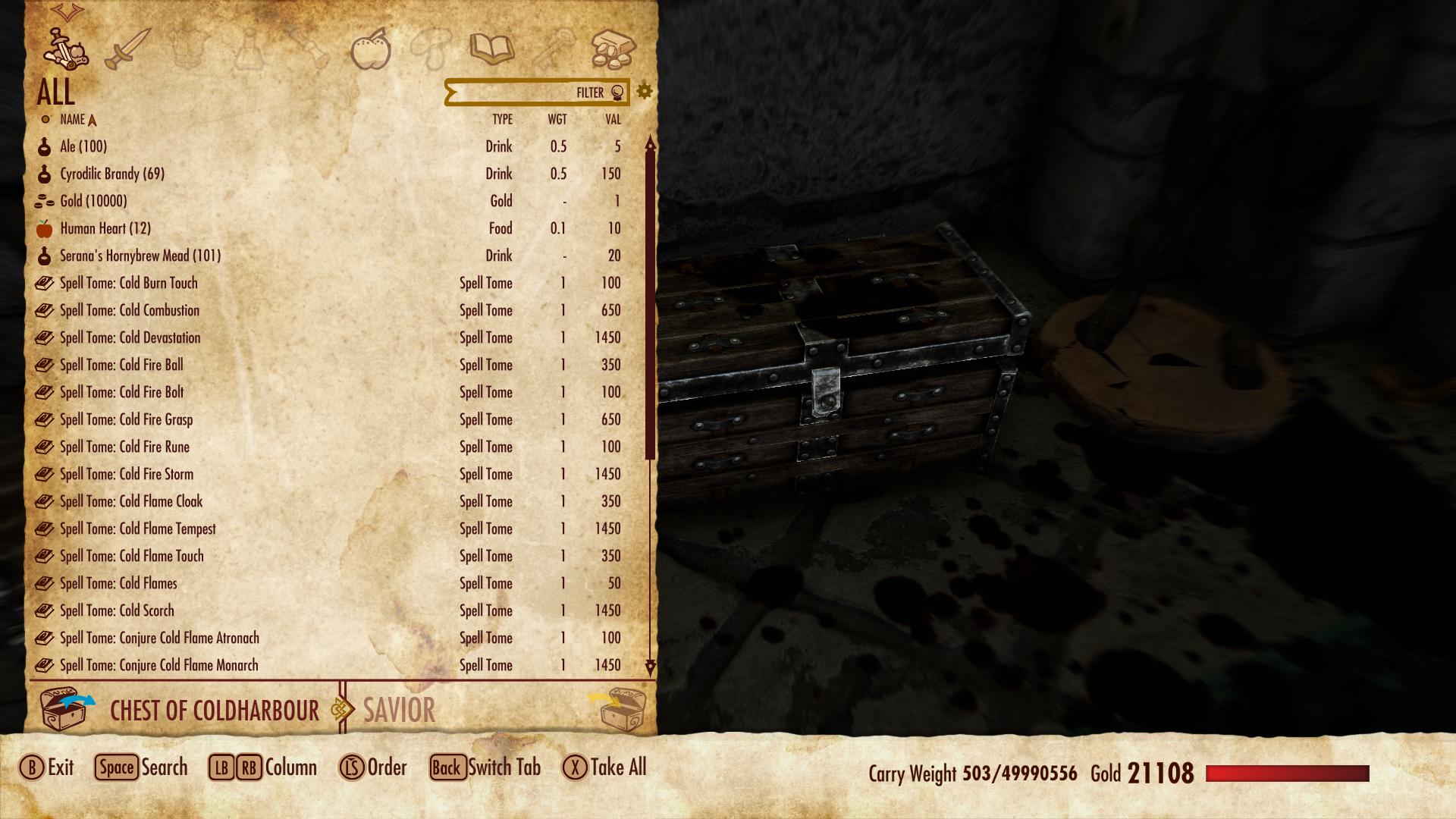Click the Take All command
Screen dimensions: 1456x819
(611, 767)
